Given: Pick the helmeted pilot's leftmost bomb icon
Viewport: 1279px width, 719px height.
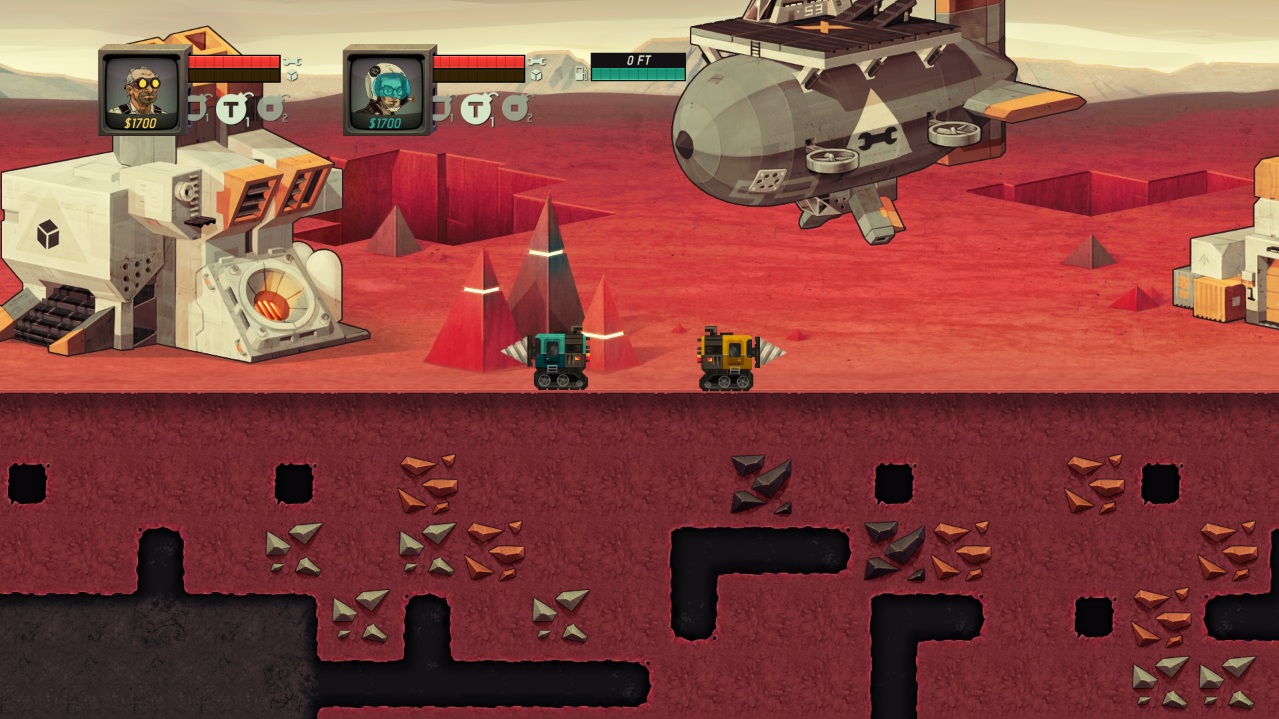Looking at the screenshot, I should point(442,107).
